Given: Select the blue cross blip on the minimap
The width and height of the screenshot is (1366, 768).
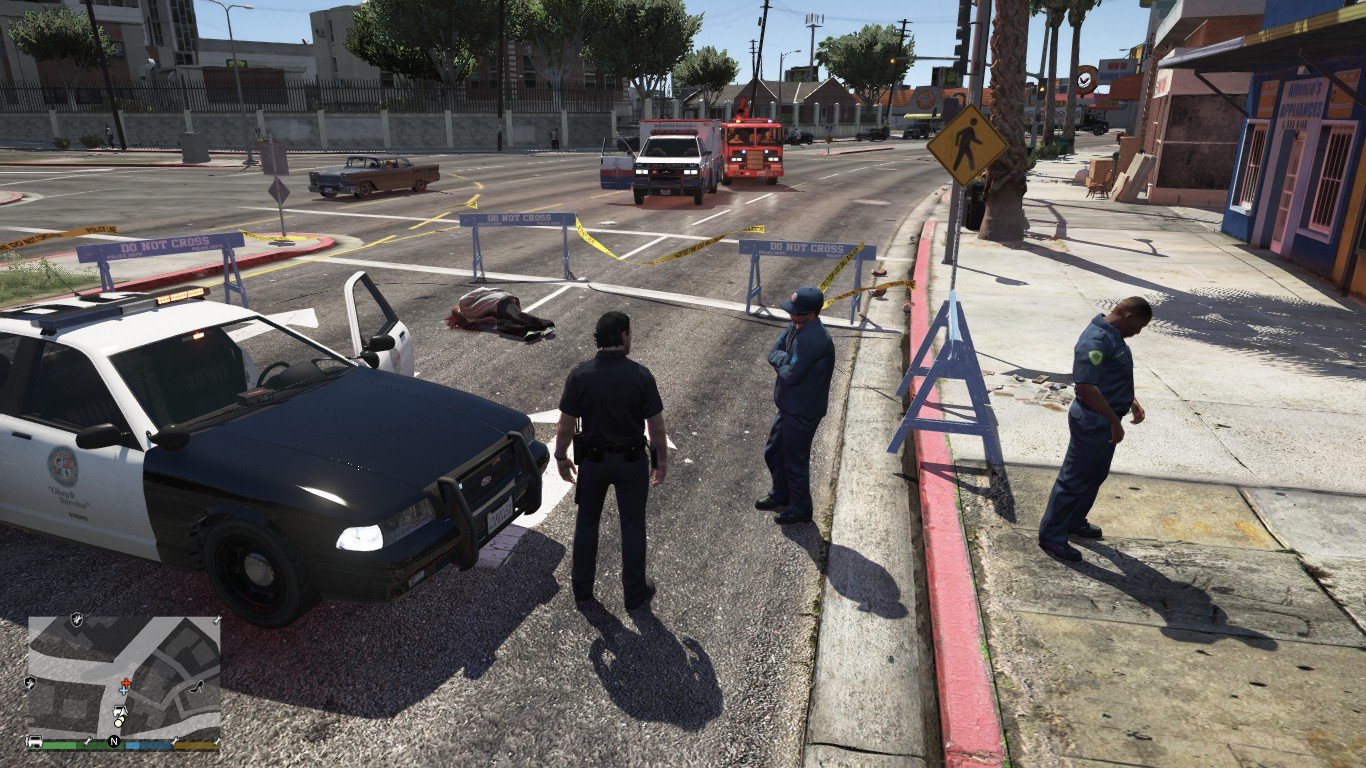Looking at the screenshot, I should [x=122, y=691].
